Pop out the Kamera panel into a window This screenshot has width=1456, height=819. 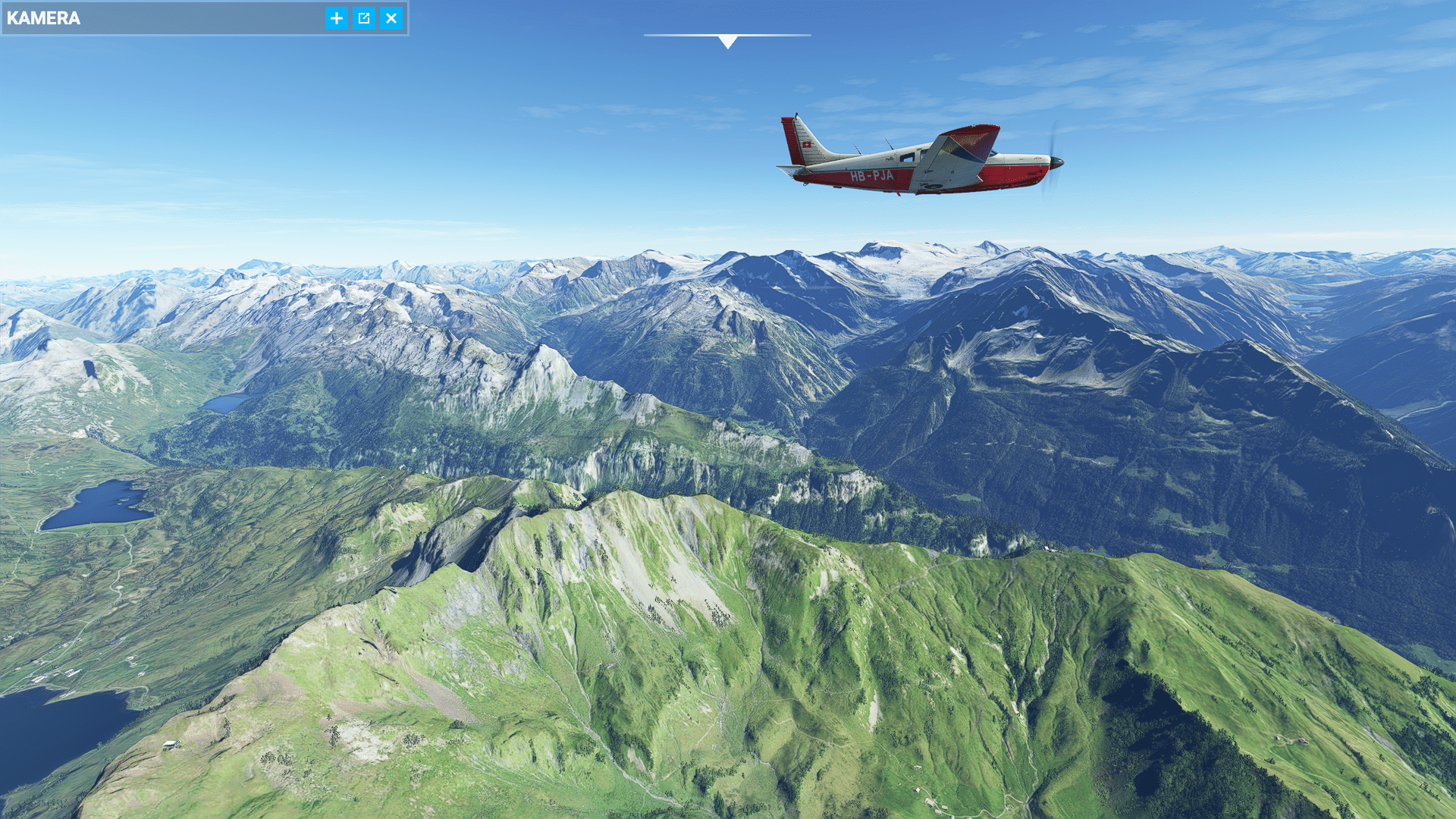364,18
